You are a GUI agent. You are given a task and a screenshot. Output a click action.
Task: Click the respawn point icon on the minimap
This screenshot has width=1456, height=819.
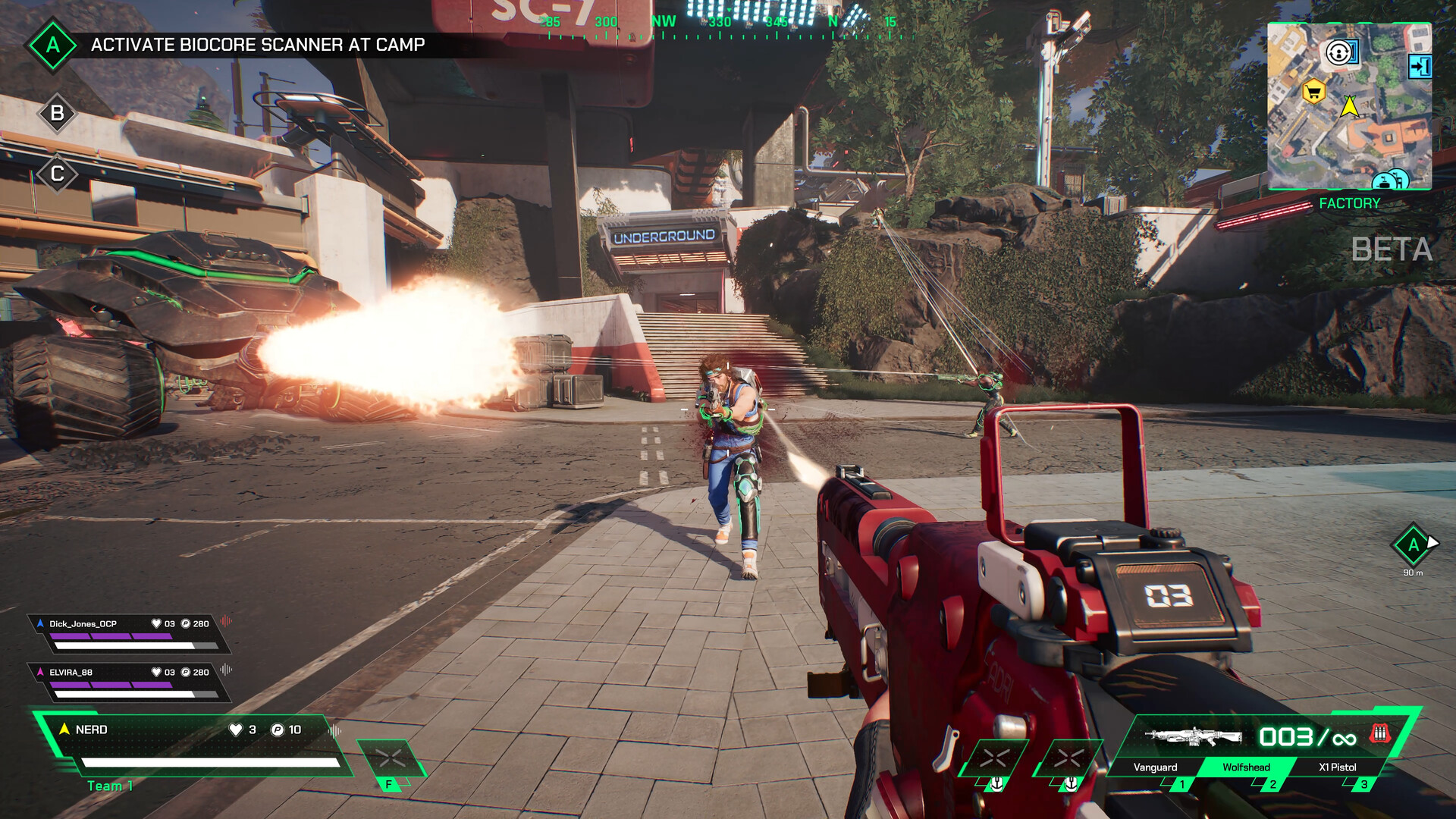click(1339, 53)
